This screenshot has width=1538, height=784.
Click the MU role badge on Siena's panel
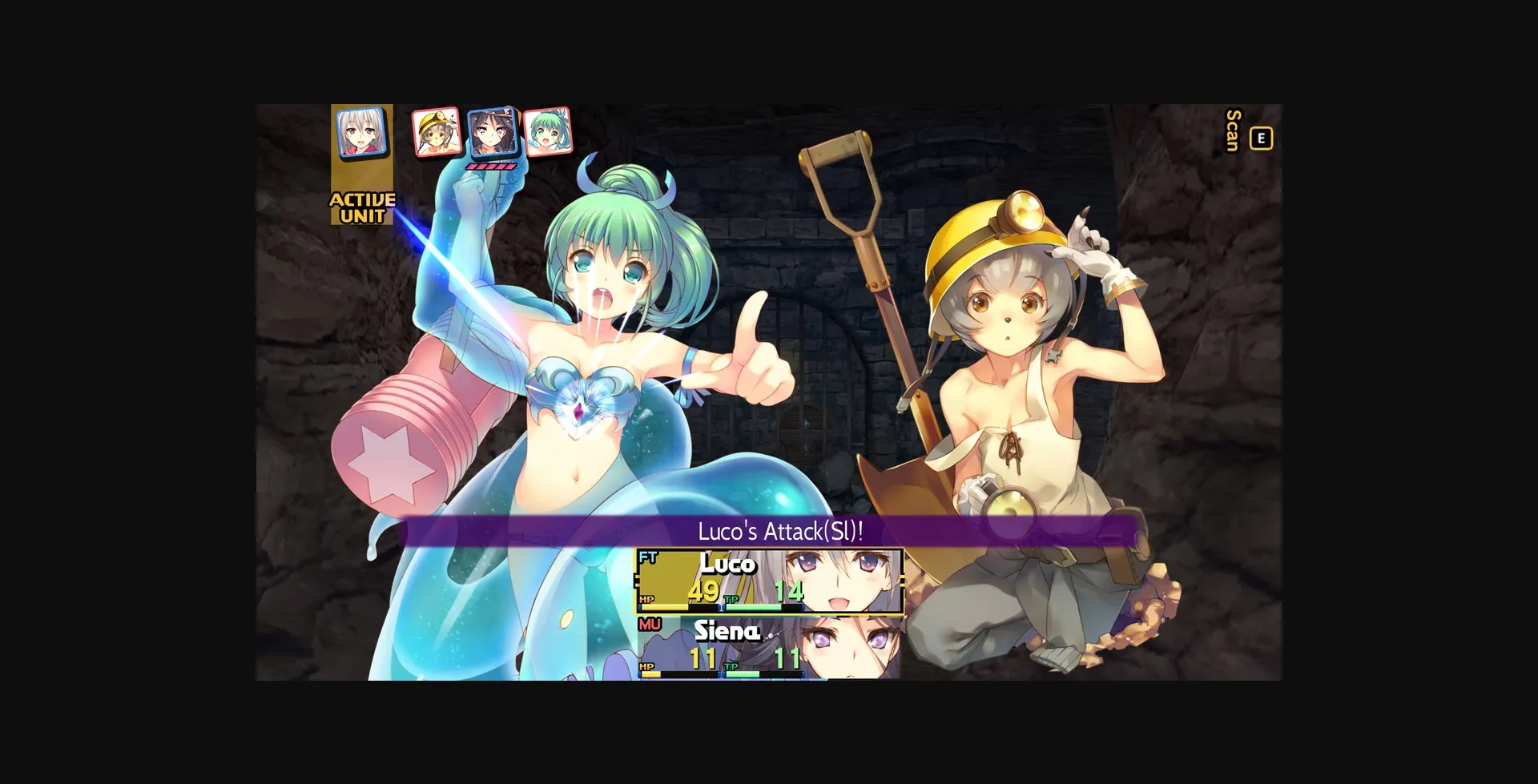point(649,624)
